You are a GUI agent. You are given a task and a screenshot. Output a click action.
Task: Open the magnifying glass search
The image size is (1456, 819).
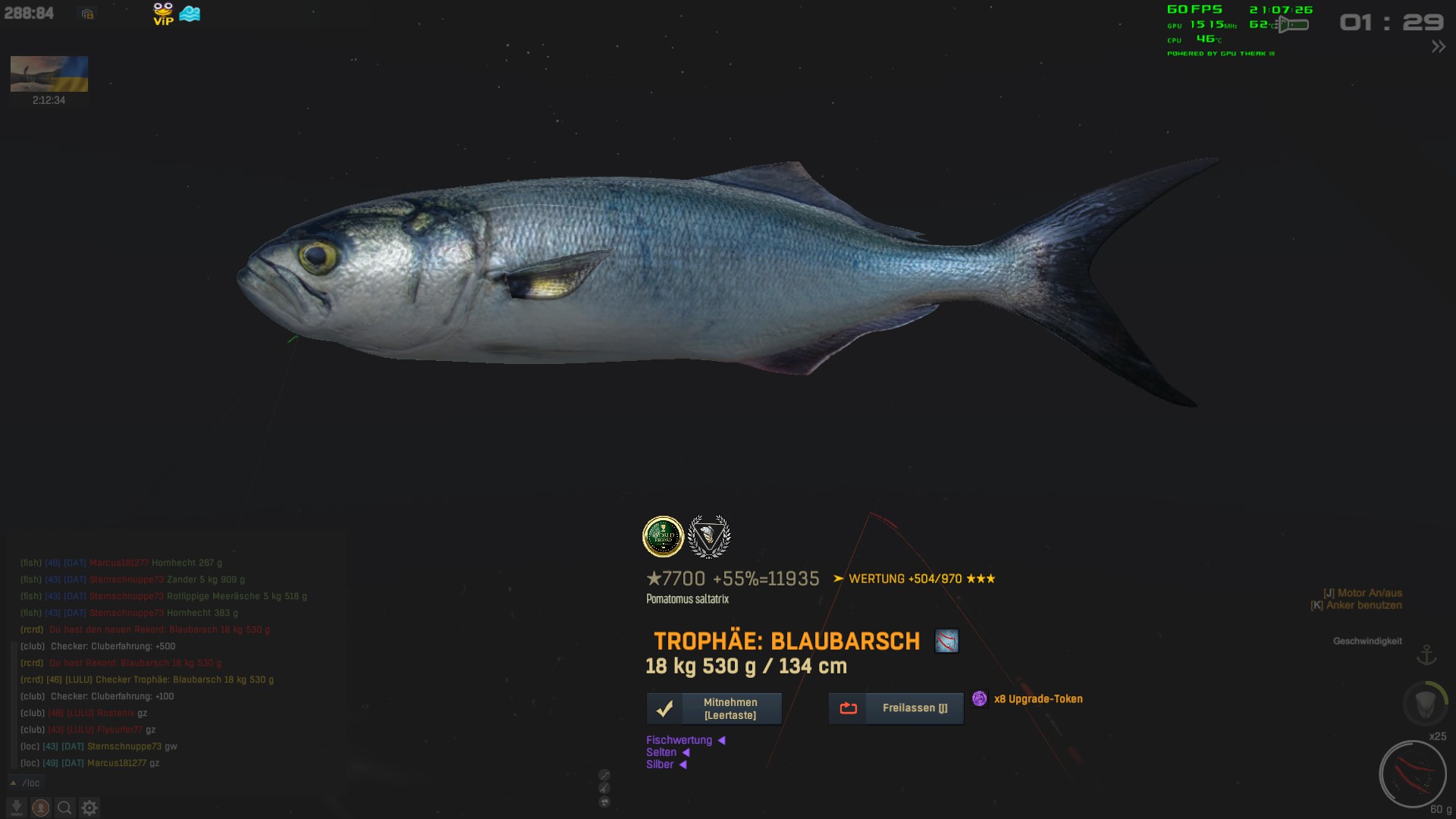tap(65, 808)
